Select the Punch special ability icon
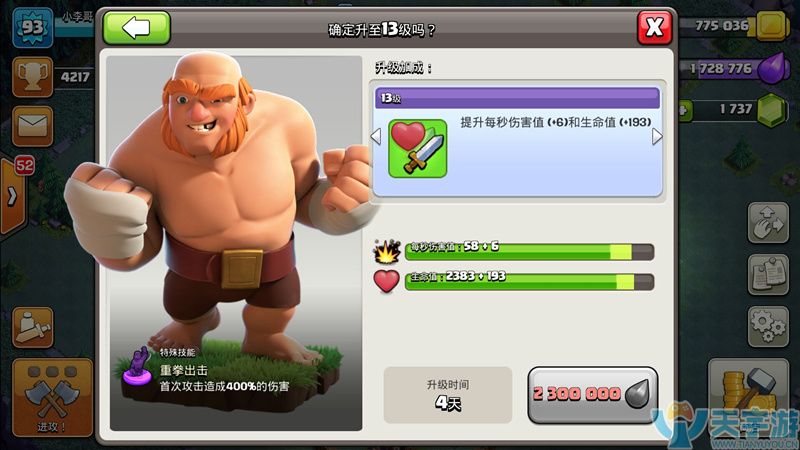The width and height of the screenshot is (800, 450). click(133, 371)
